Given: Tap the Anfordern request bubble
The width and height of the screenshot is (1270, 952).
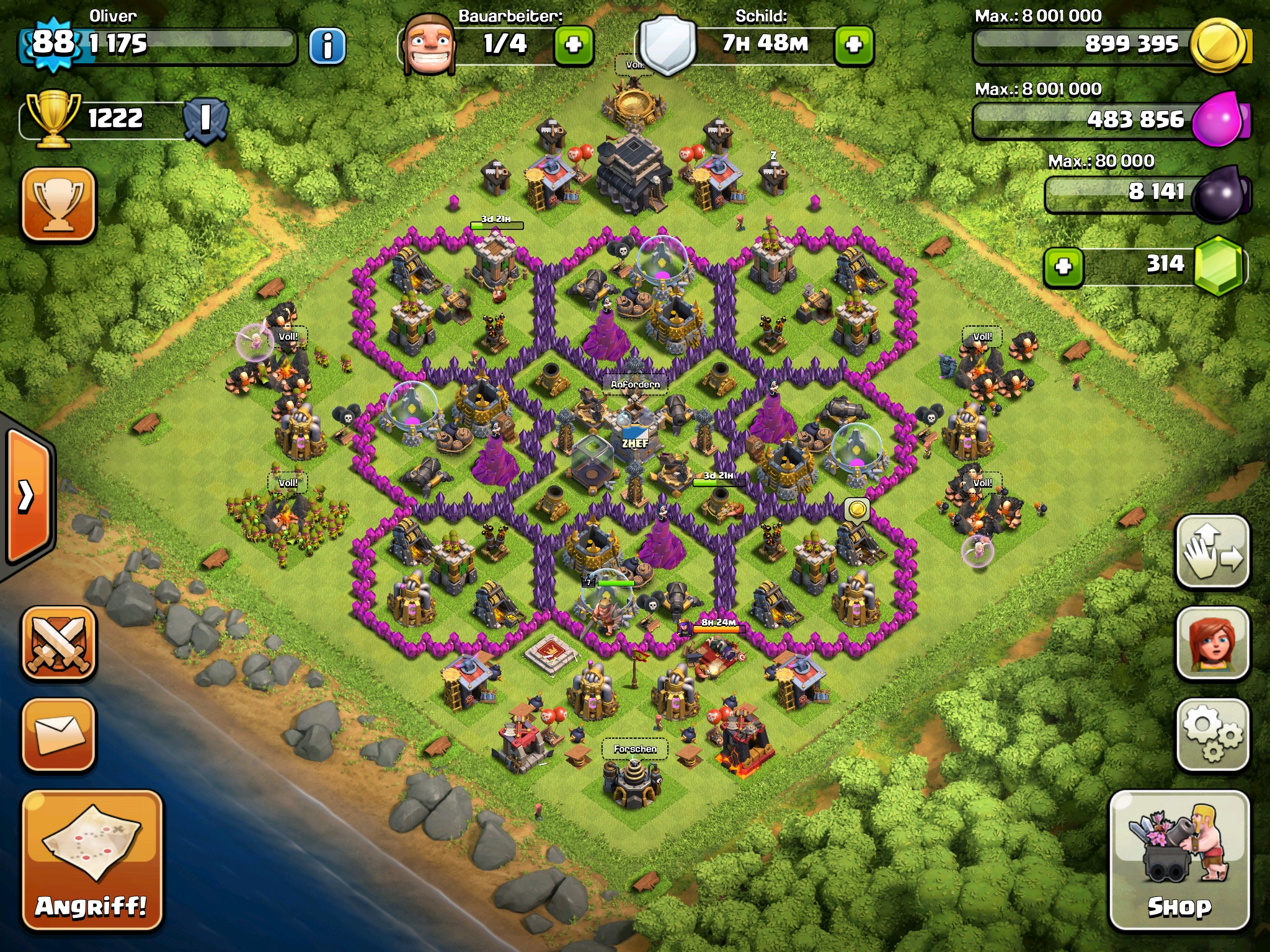Looking at the screenshot, I should (x=635, y=385).
